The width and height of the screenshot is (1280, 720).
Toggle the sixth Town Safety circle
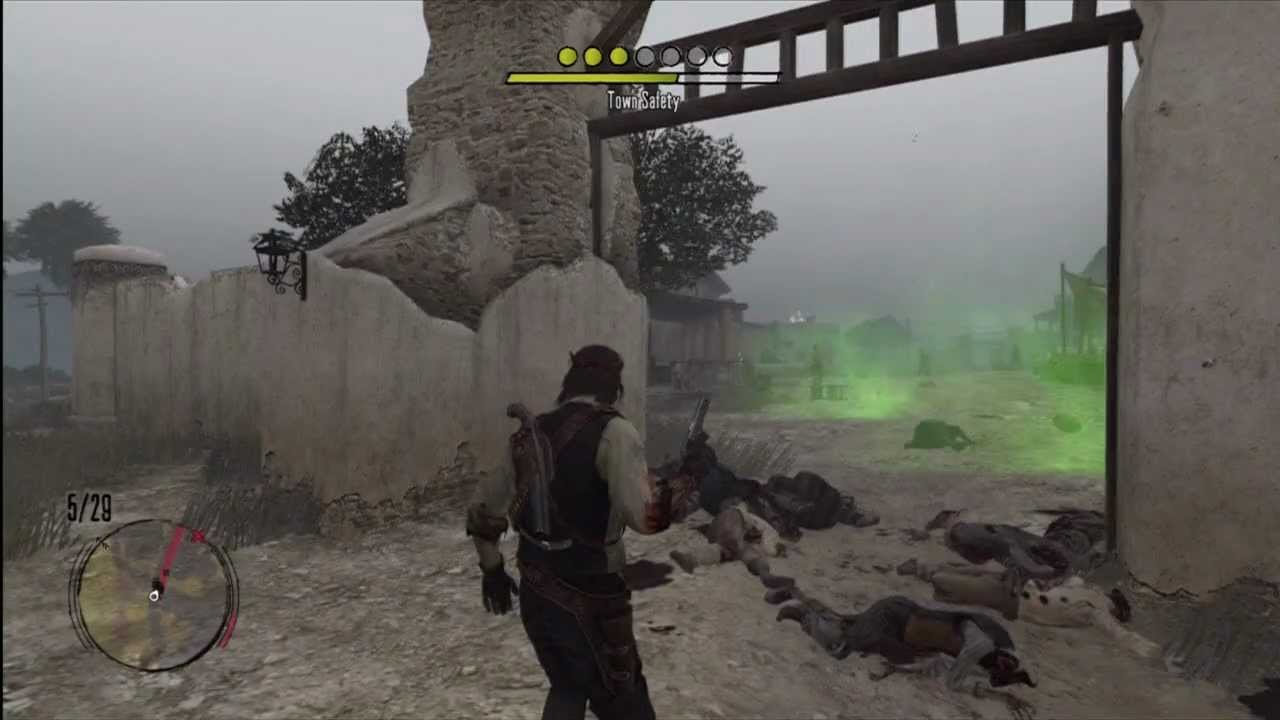click(x=695, y=57)
